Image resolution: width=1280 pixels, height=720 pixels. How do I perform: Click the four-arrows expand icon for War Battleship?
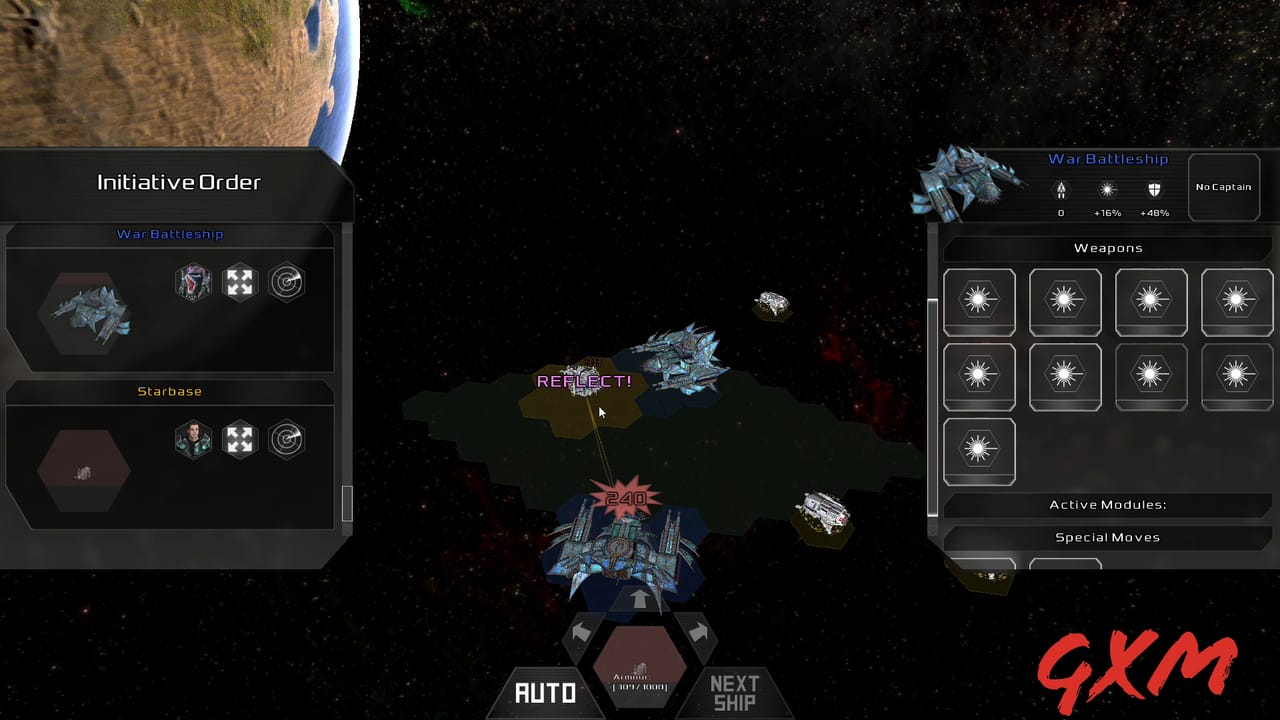(x=240, y=282)
